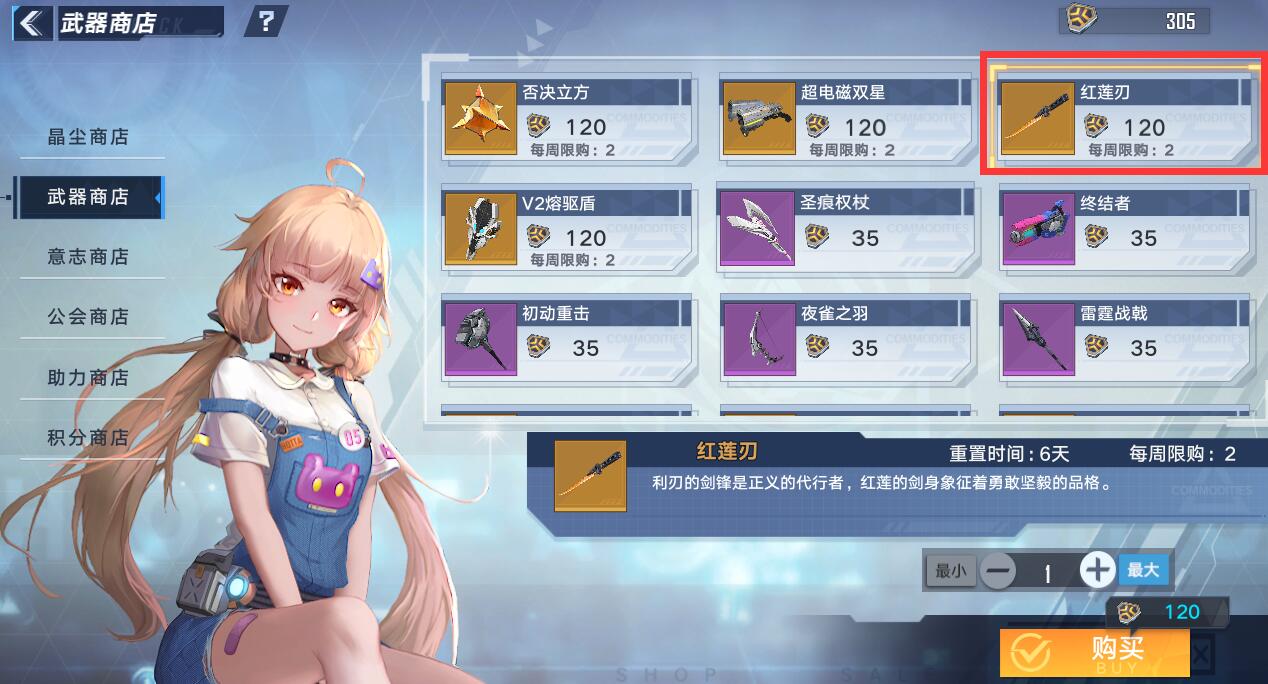Choose the 积分商店 tab
Viewport: 1268px width, 684px height.
tap(89, 438)
